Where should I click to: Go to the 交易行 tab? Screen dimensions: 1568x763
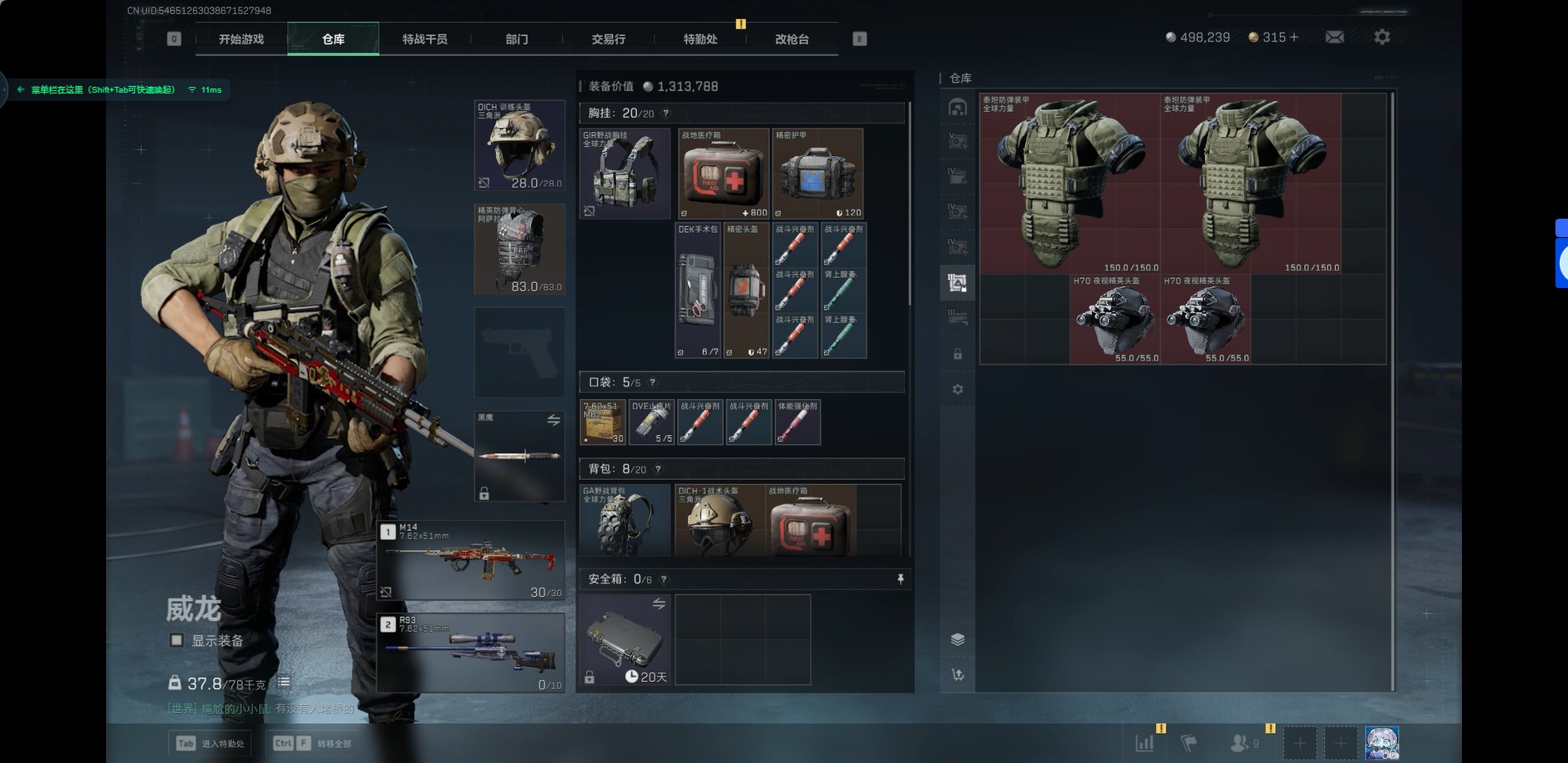click(609, 39)
